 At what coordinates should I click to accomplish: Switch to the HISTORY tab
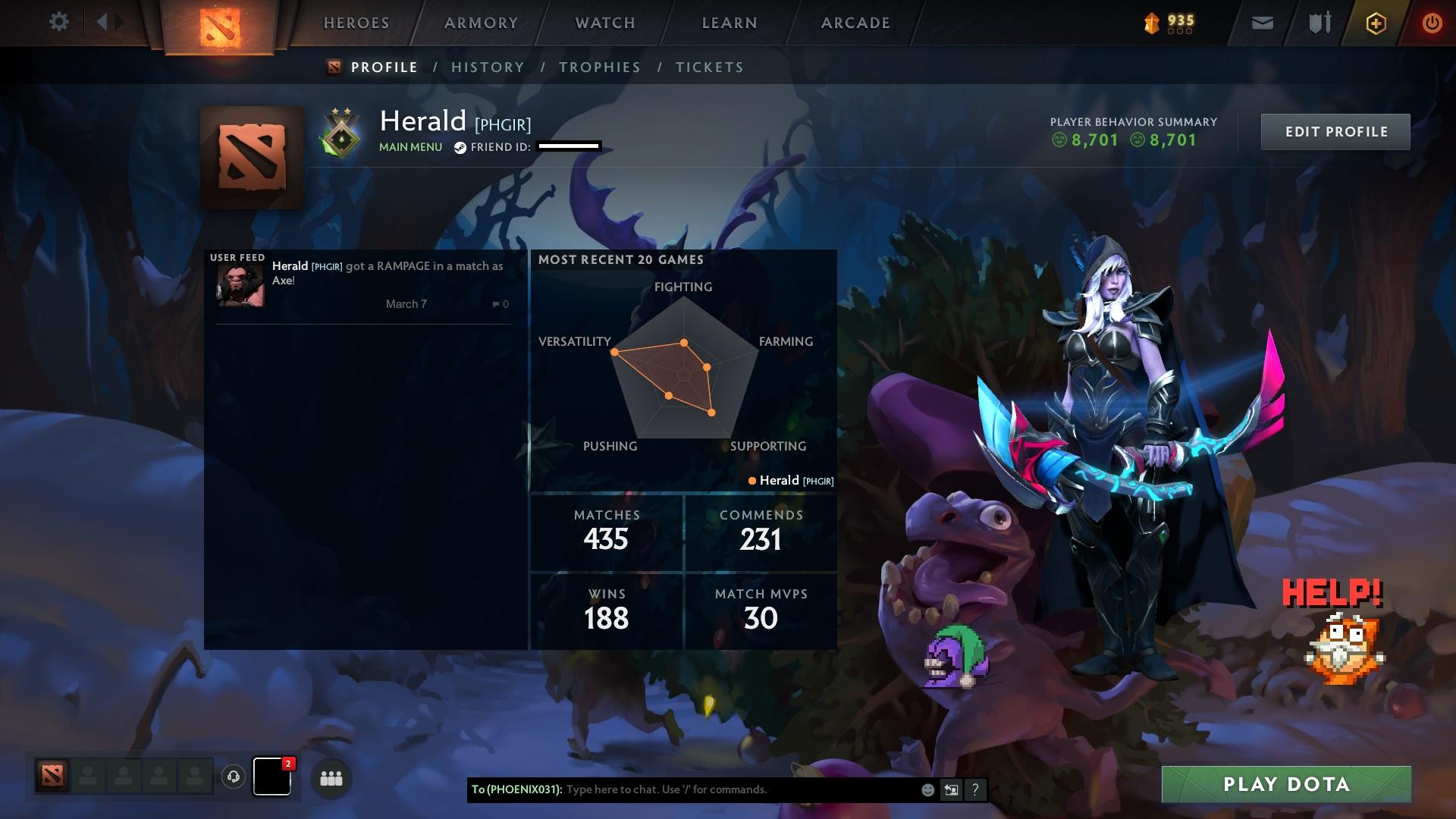click(x=487, y=67)
